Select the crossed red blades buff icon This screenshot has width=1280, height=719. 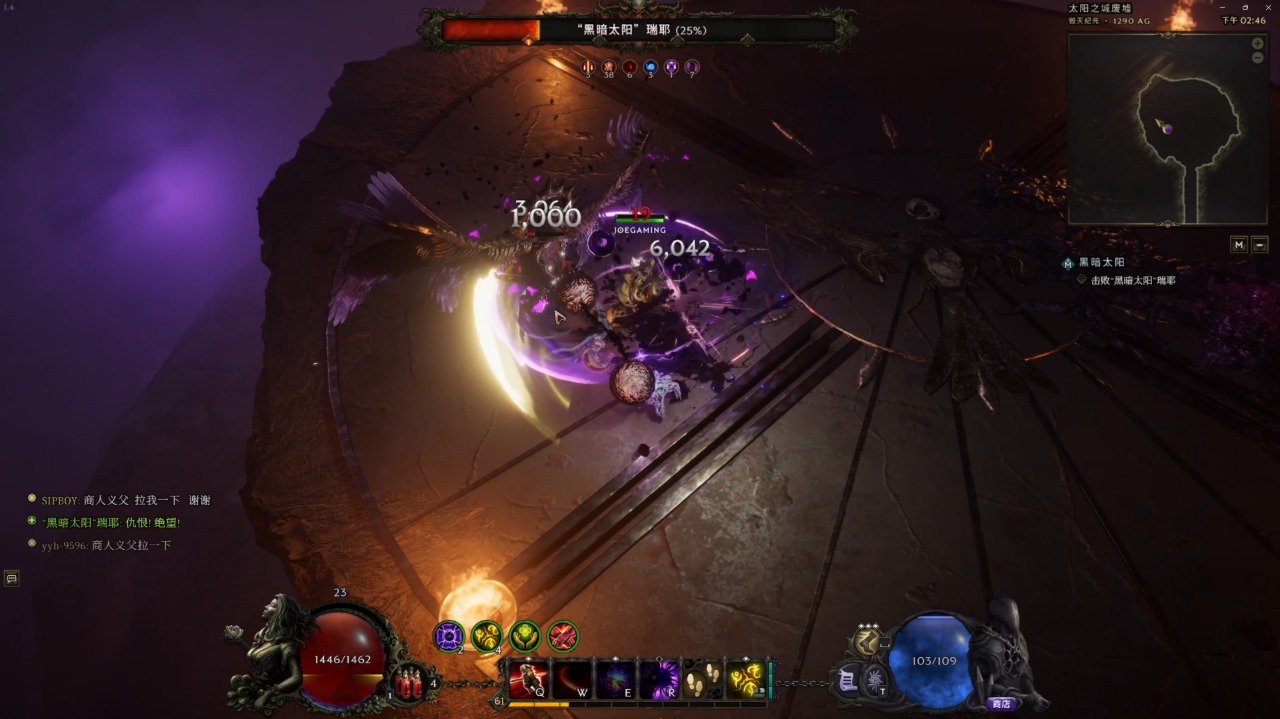click(563, 636)
